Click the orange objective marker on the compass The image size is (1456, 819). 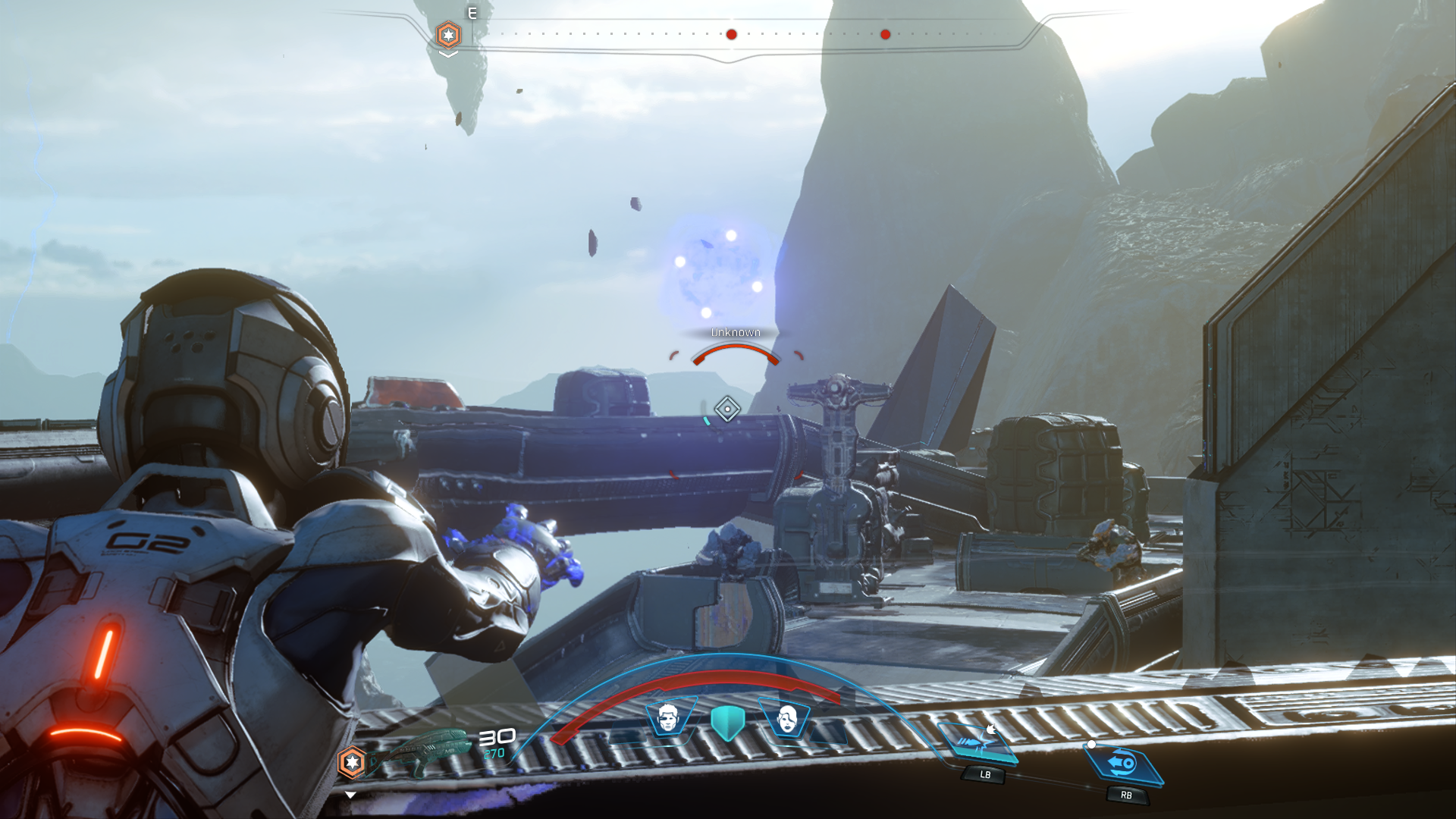448,35
